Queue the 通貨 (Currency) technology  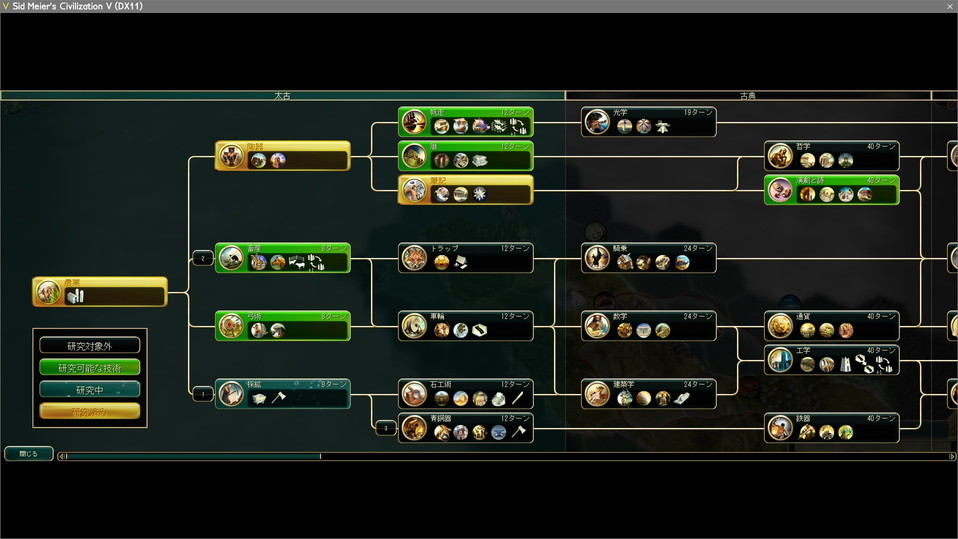(832, 326)
